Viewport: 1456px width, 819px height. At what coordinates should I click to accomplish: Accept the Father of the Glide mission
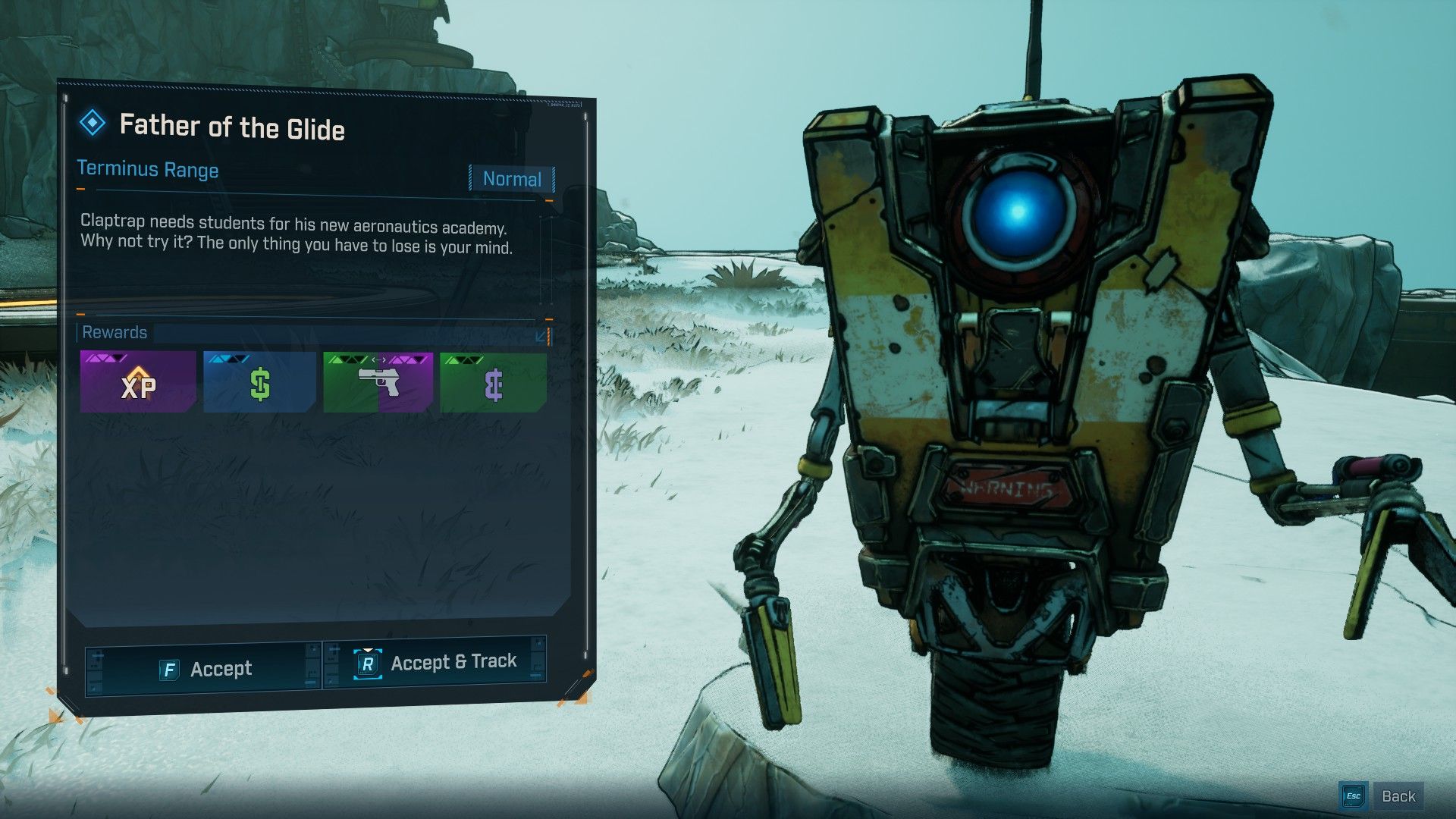tap(204, 668)
